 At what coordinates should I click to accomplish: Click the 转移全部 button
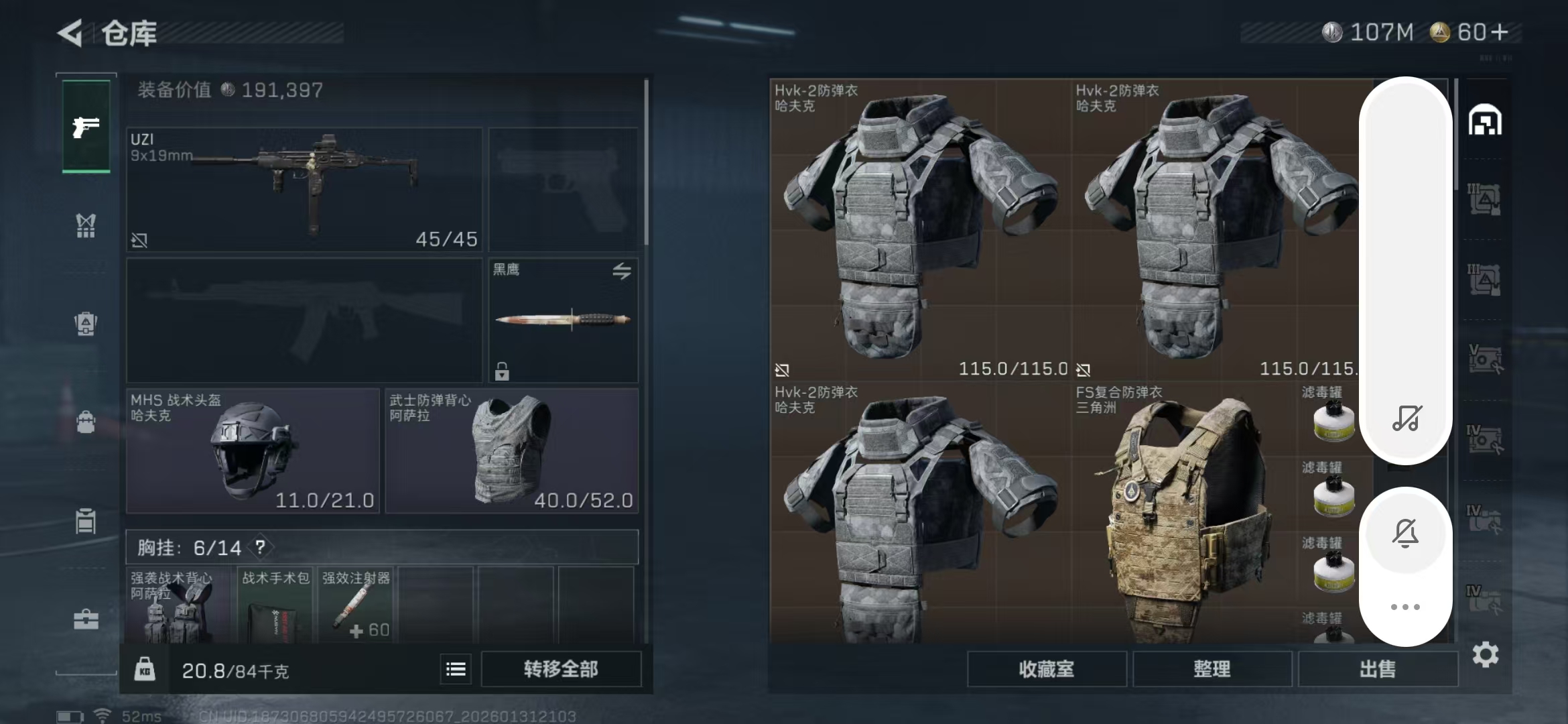tap(561, 669)
